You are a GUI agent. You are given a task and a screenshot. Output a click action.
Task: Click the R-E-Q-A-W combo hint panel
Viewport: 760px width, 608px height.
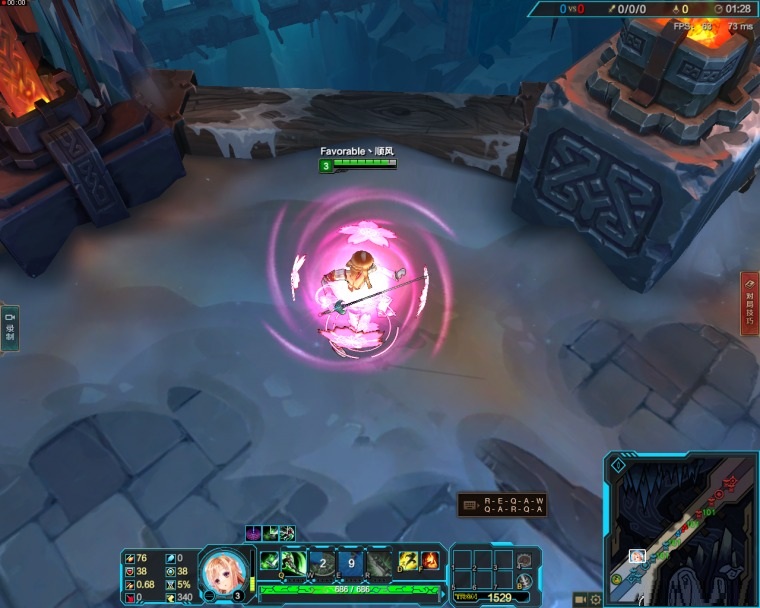pyautogui.click(x=501, y=504)
